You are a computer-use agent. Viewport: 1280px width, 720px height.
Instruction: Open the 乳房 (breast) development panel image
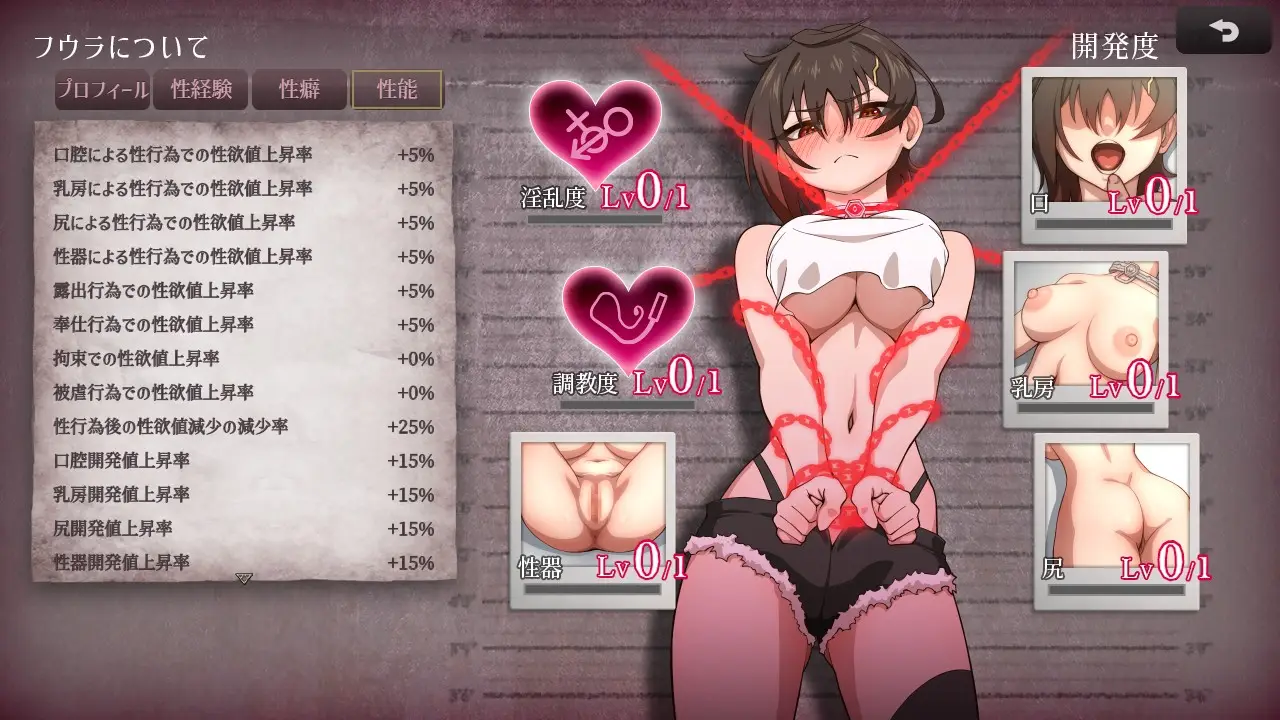click(1087, 320)
